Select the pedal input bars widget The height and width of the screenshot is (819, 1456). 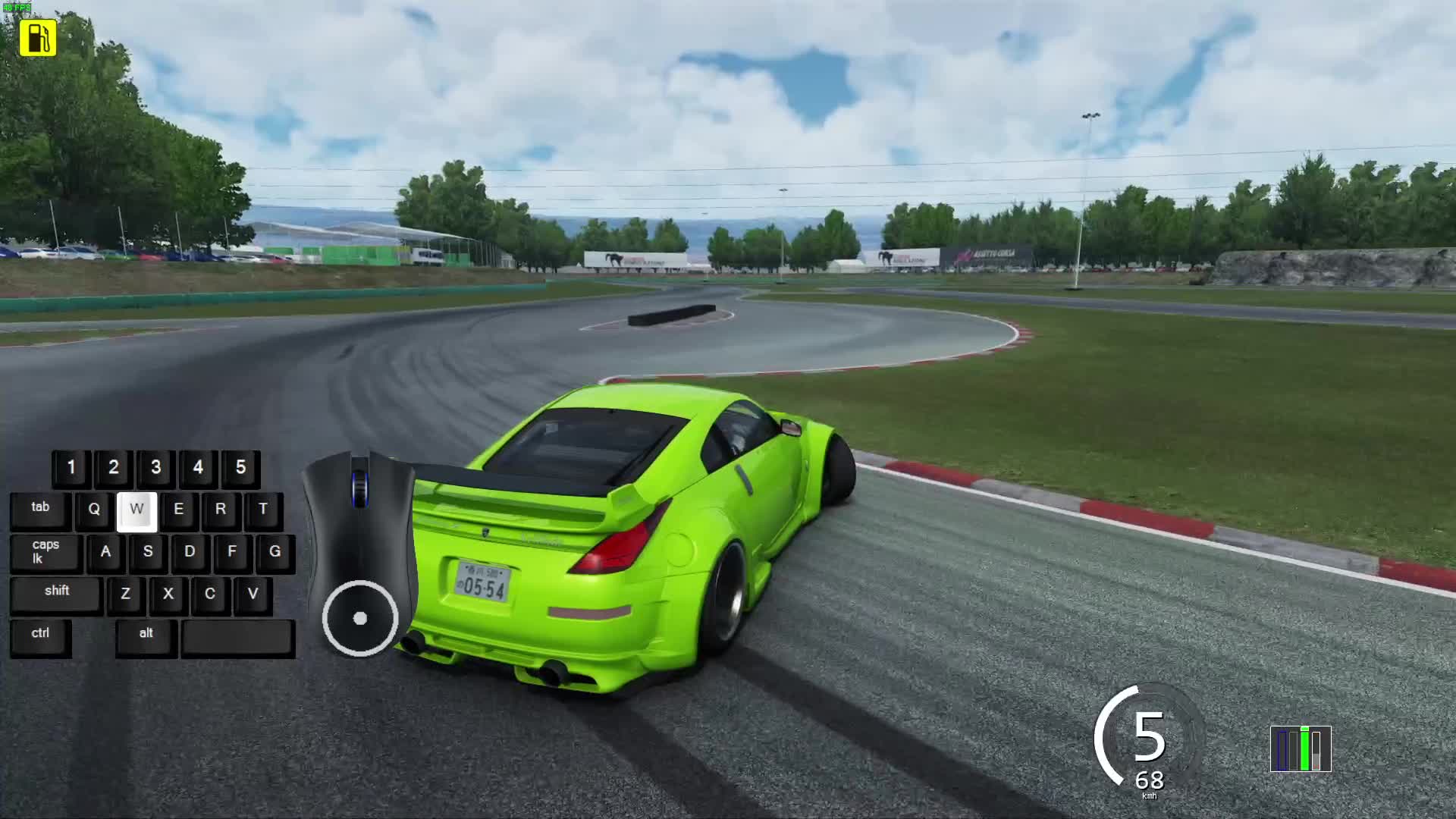pos(1301,749)
